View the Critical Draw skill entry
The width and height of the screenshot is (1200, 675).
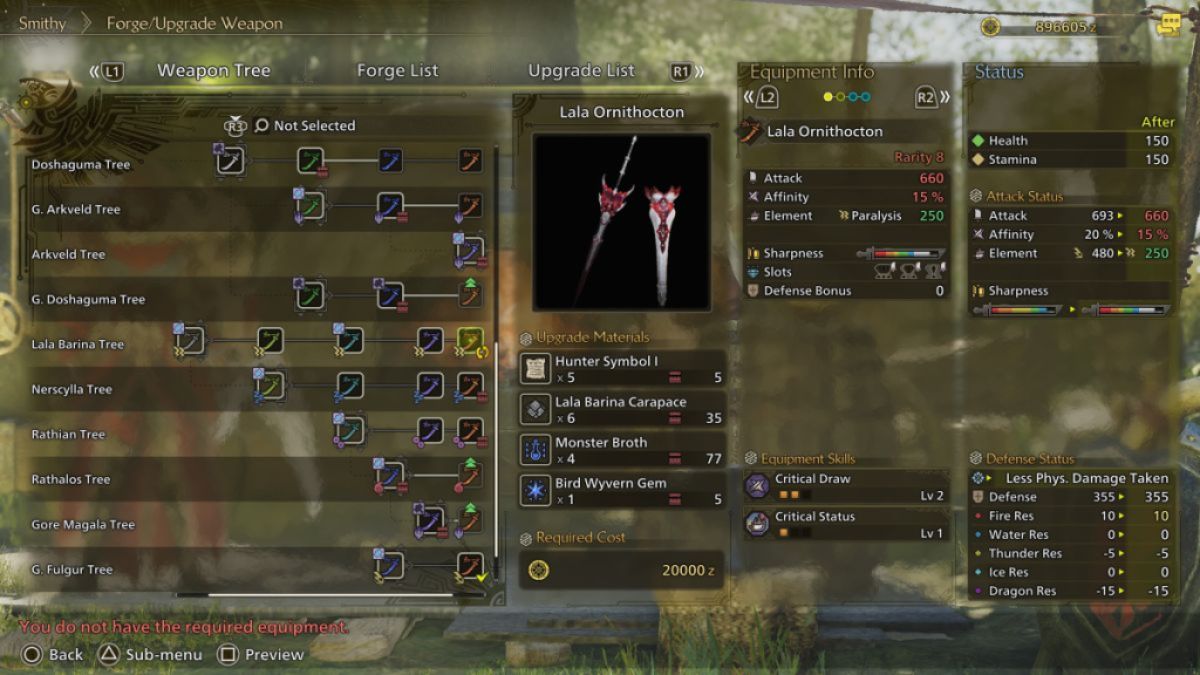click(845, 486)
